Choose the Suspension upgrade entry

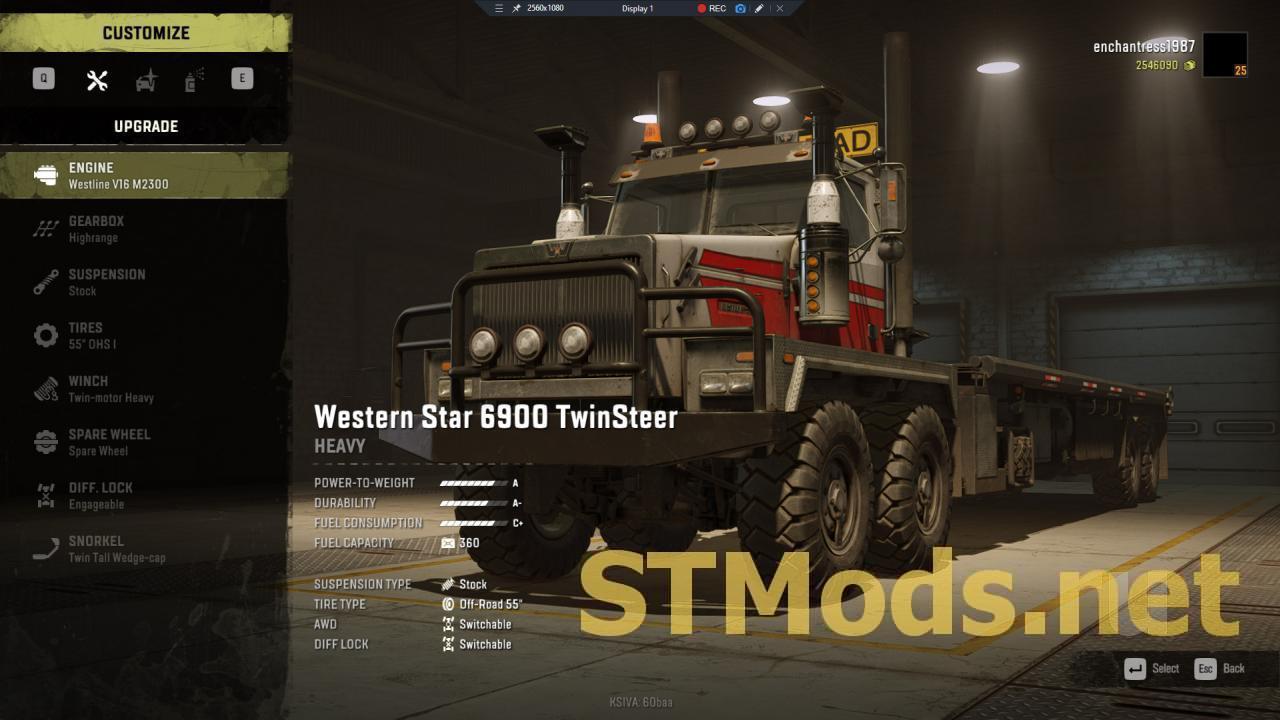(145, 282)
